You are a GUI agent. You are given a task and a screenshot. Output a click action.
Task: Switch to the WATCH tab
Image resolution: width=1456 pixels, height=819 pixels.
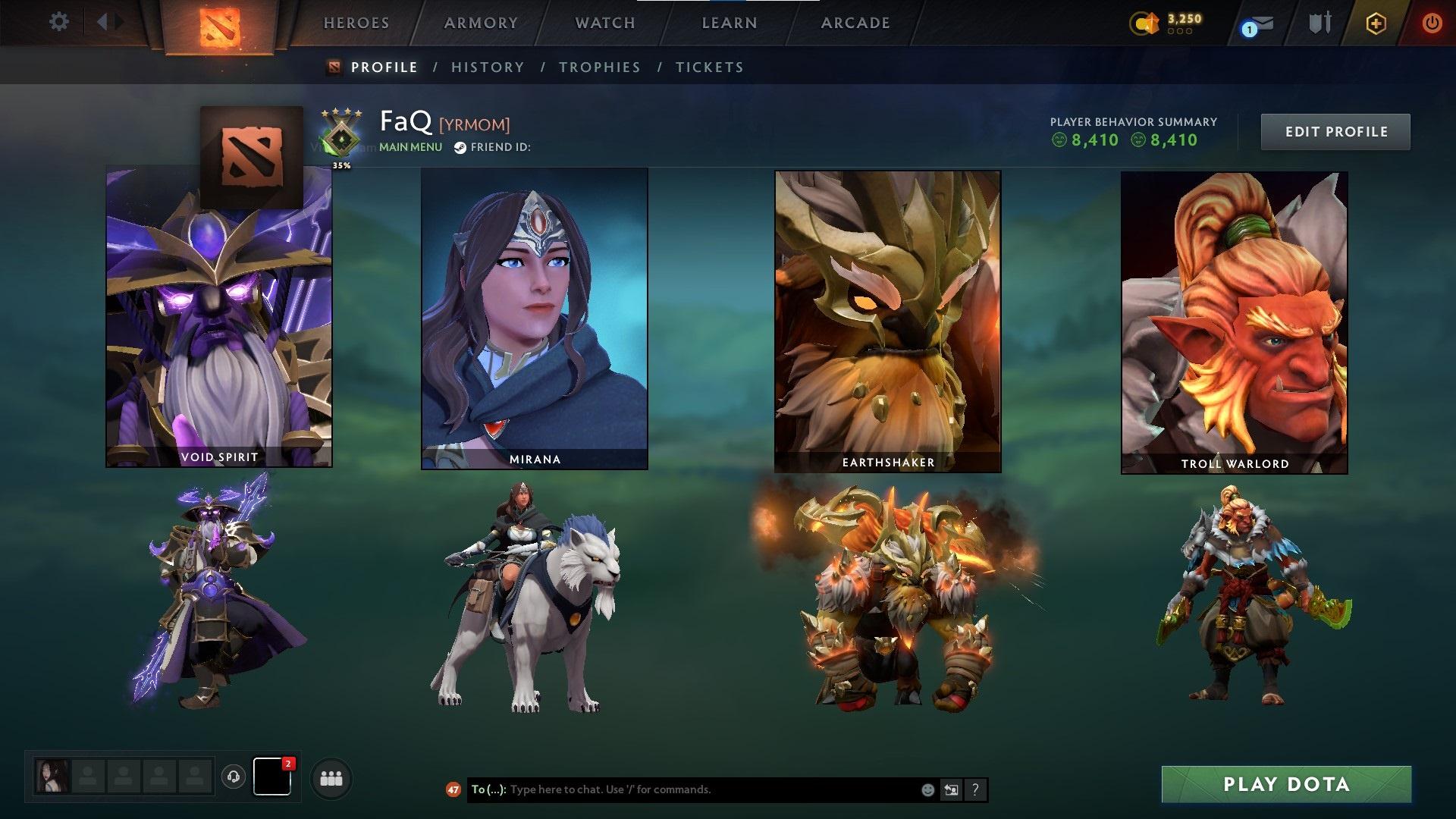(603, 23)
